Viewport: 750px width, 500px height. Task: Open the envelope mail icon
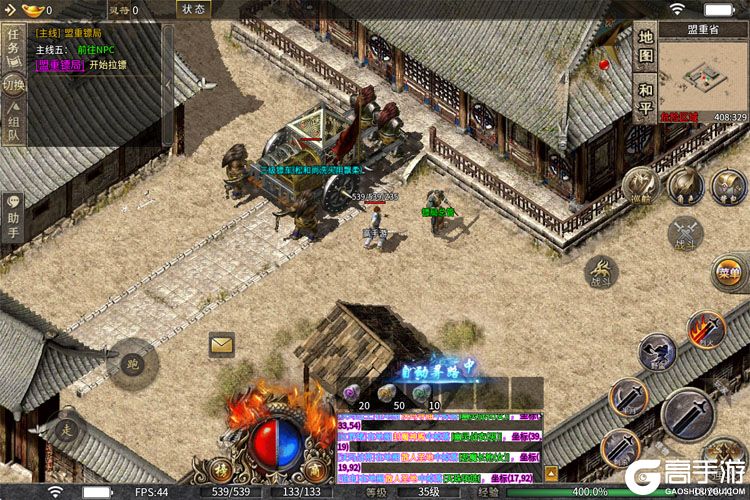[x=222, y=345]
